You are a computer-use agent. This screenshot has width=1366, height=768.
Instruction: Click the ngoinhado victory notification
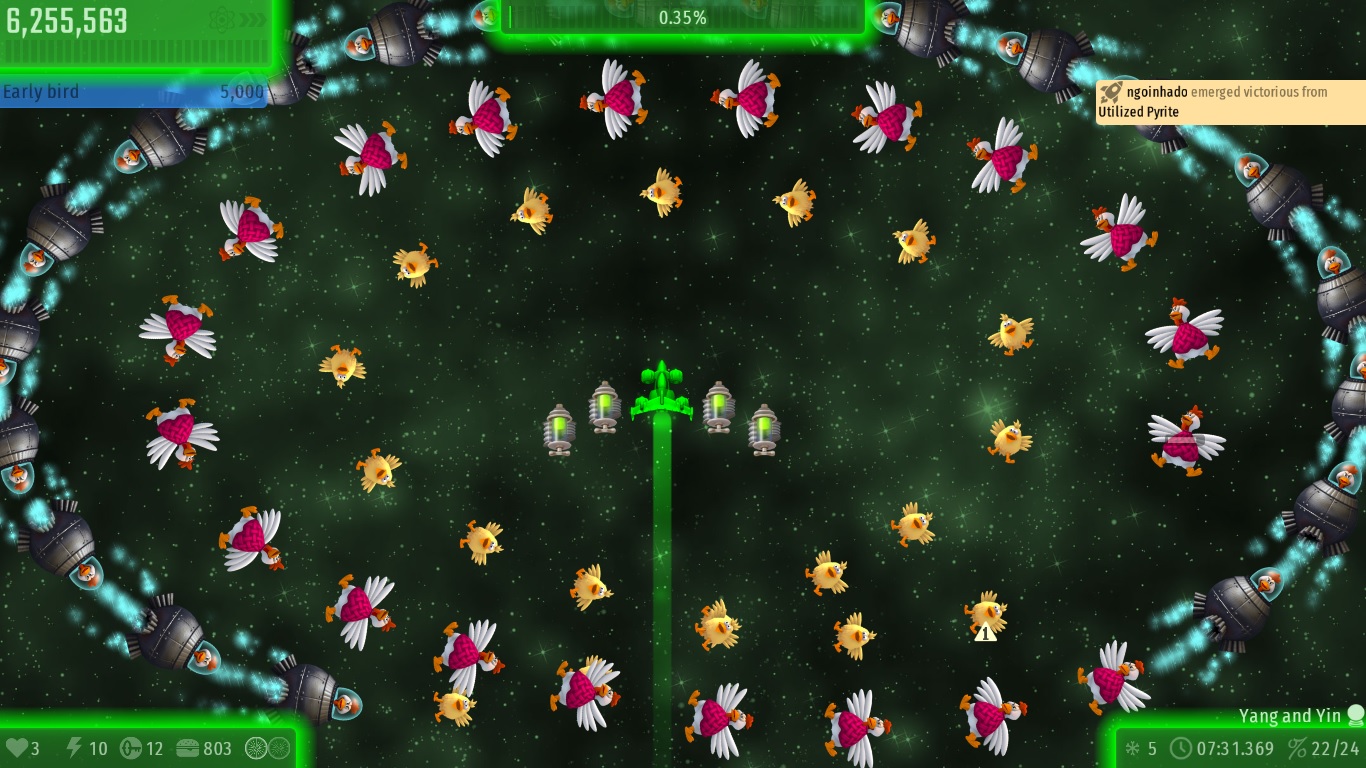(1229, 102)
